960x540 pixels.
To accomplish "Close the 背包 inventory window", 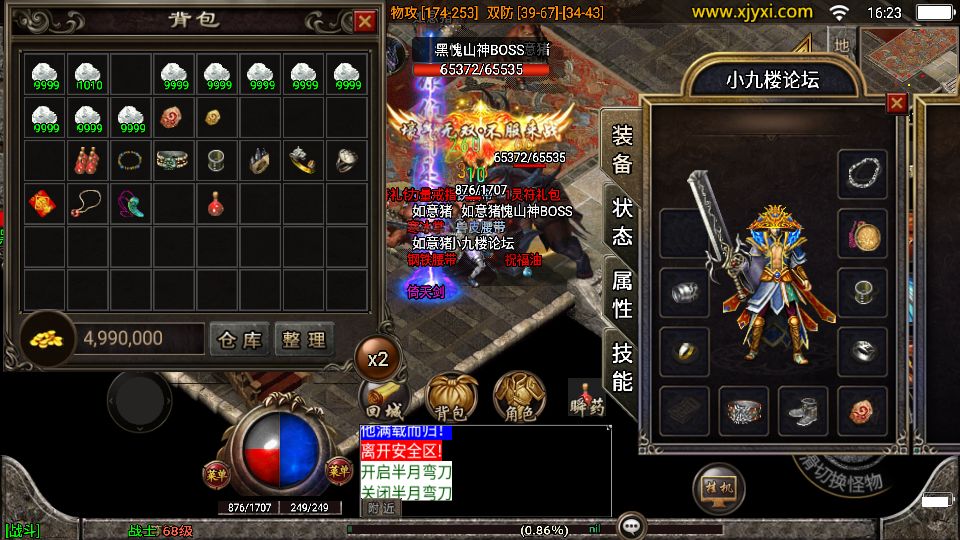I will point(364,21).
